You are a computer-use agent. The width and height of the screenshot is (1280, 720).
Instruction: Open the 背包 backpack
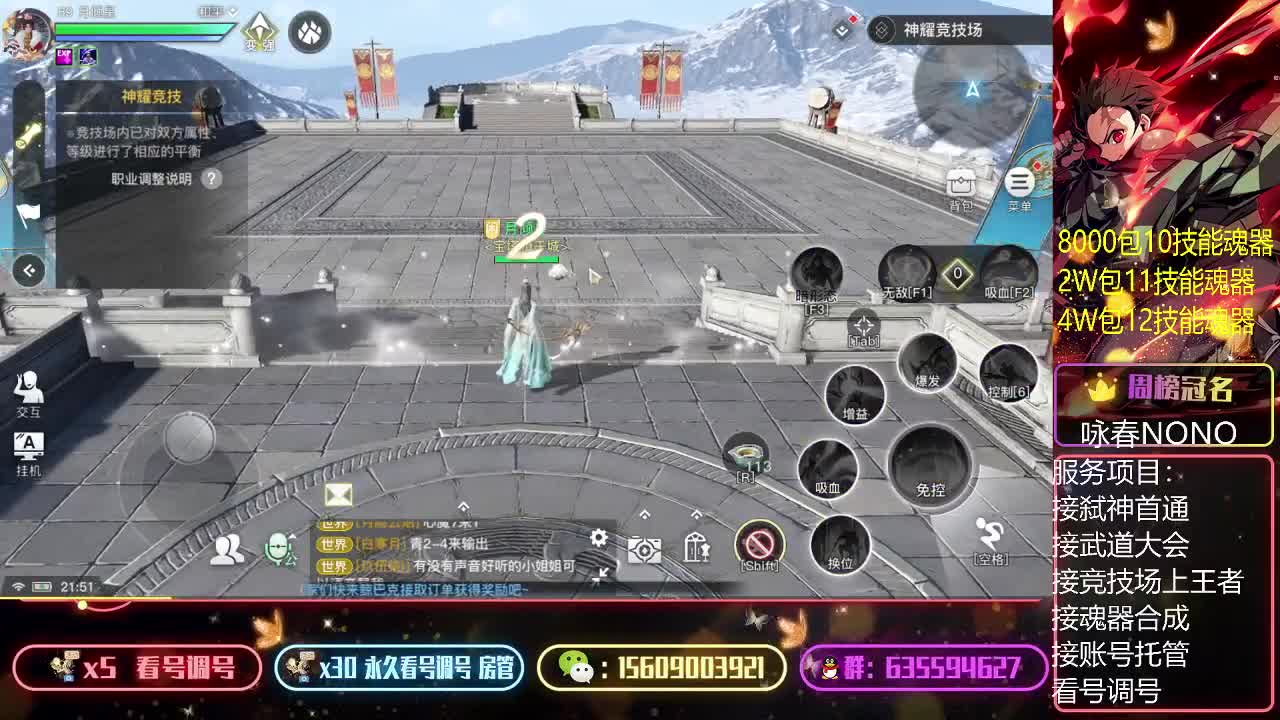click(959, 183)
